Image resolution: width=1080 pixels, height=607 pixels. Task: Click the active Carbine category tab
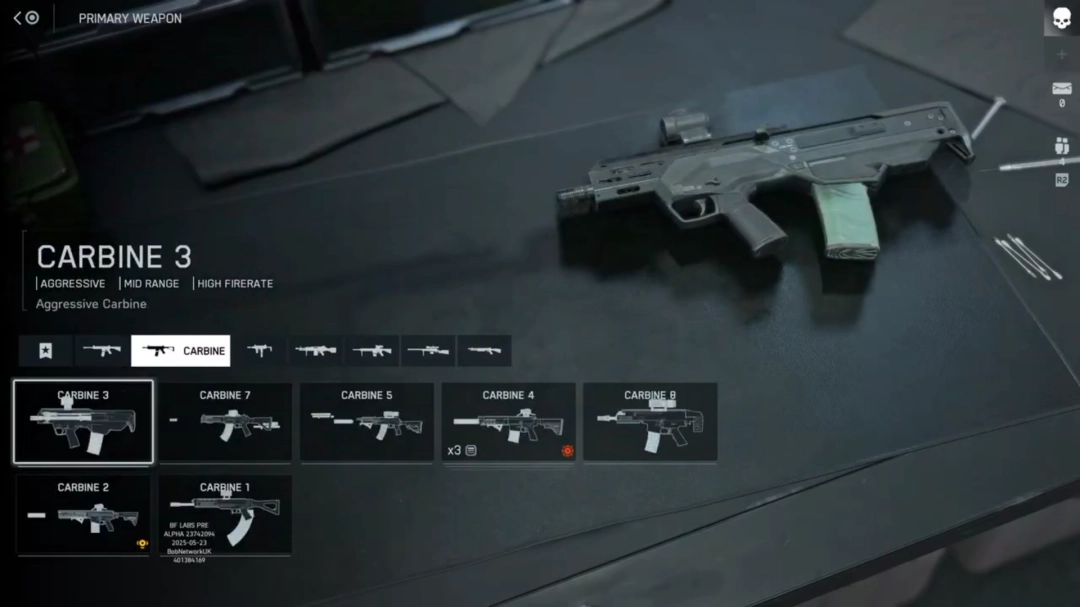[x=181, y=351]
